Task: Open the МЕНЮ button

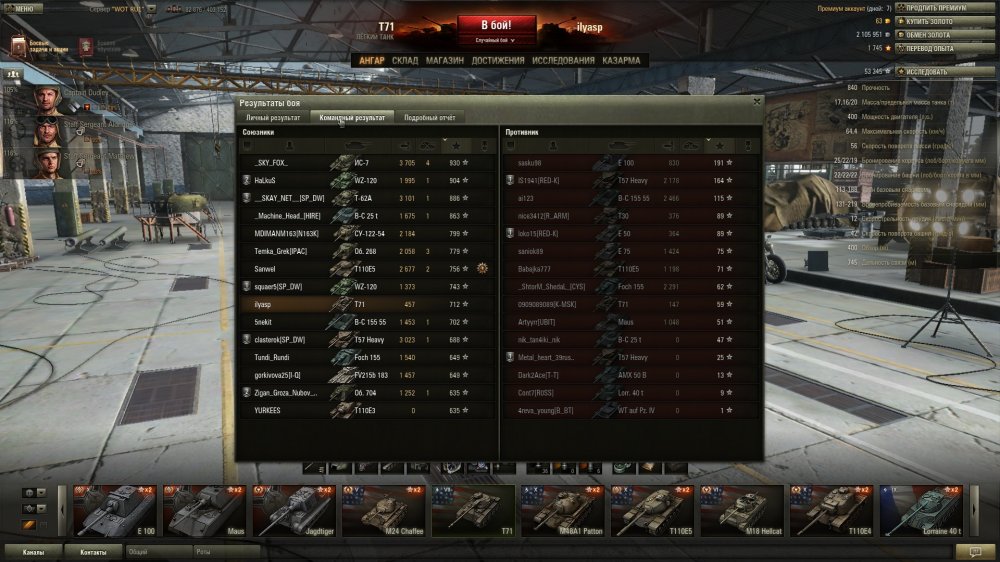Action: (22, 8)
